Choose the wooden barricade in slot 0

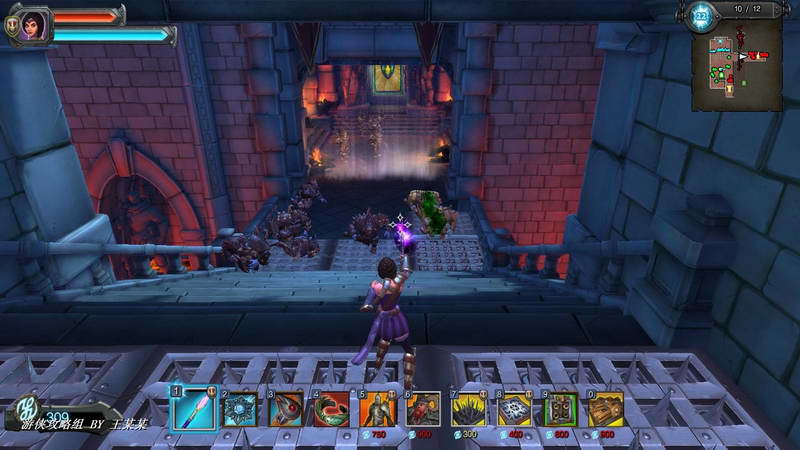606,408
